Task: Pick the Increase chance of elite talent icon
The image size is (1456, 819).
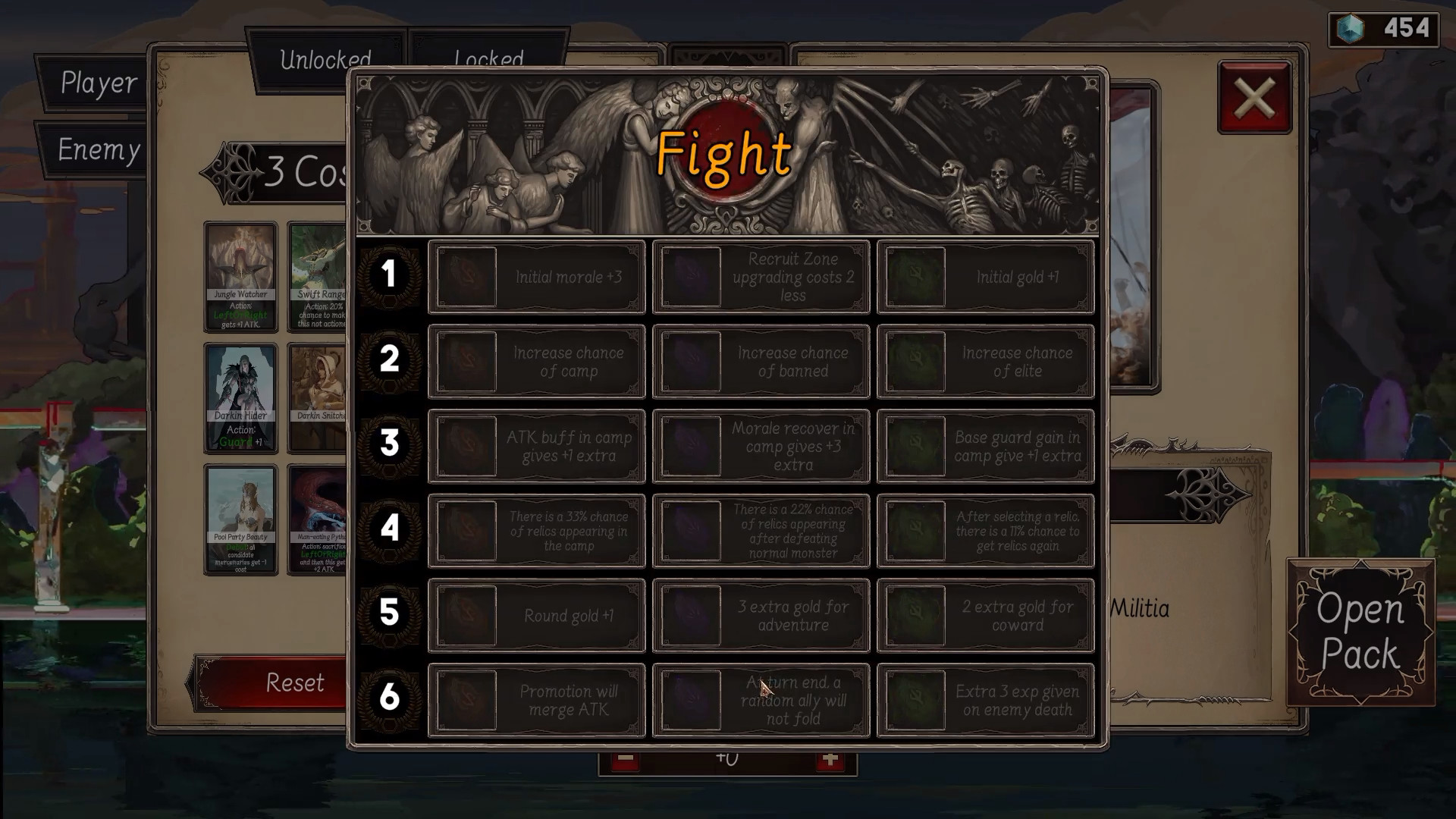Action: point(914,361)
